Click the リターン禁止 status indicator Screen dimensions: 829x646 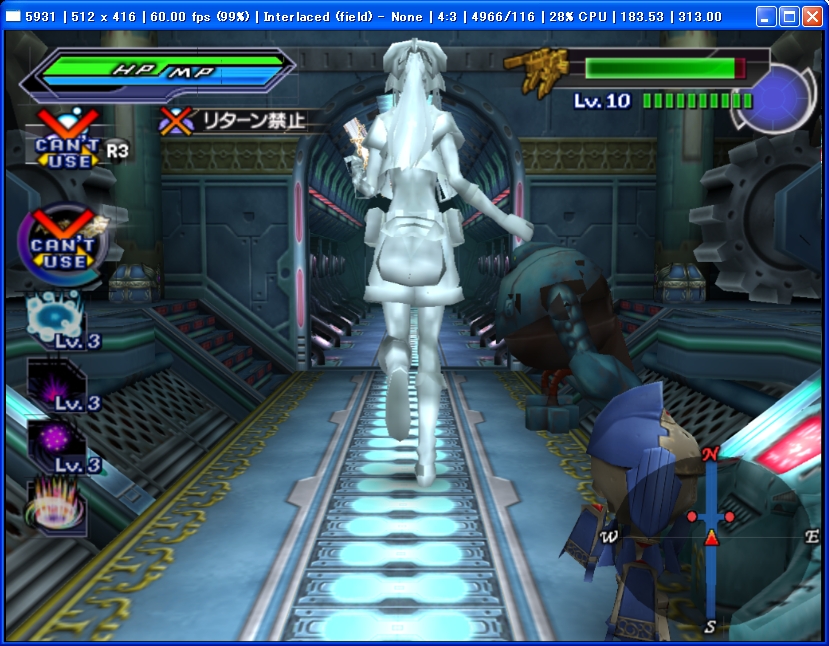point(237,121)
